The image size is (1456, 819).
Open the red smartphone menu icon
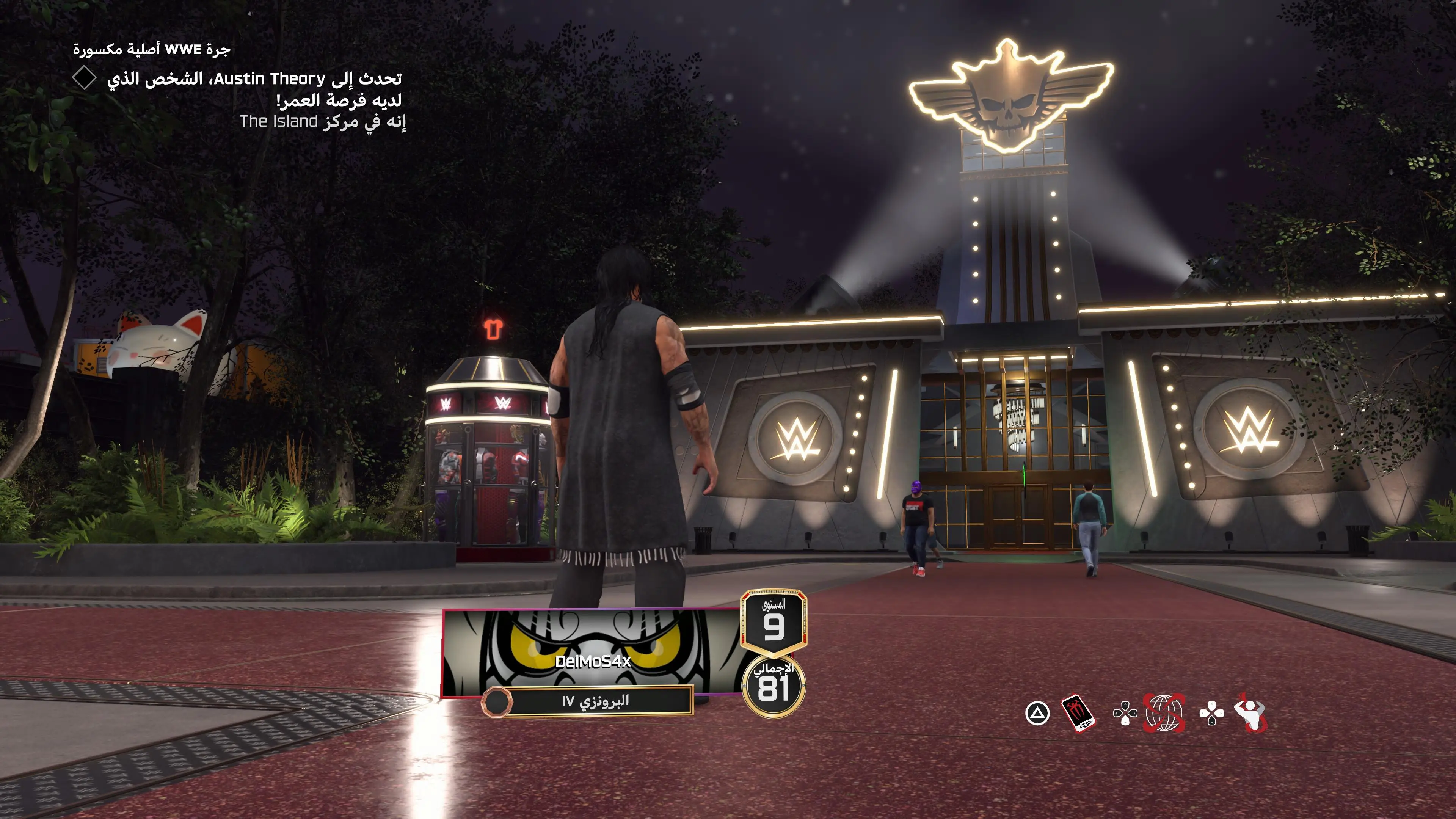click(1078, 713)
